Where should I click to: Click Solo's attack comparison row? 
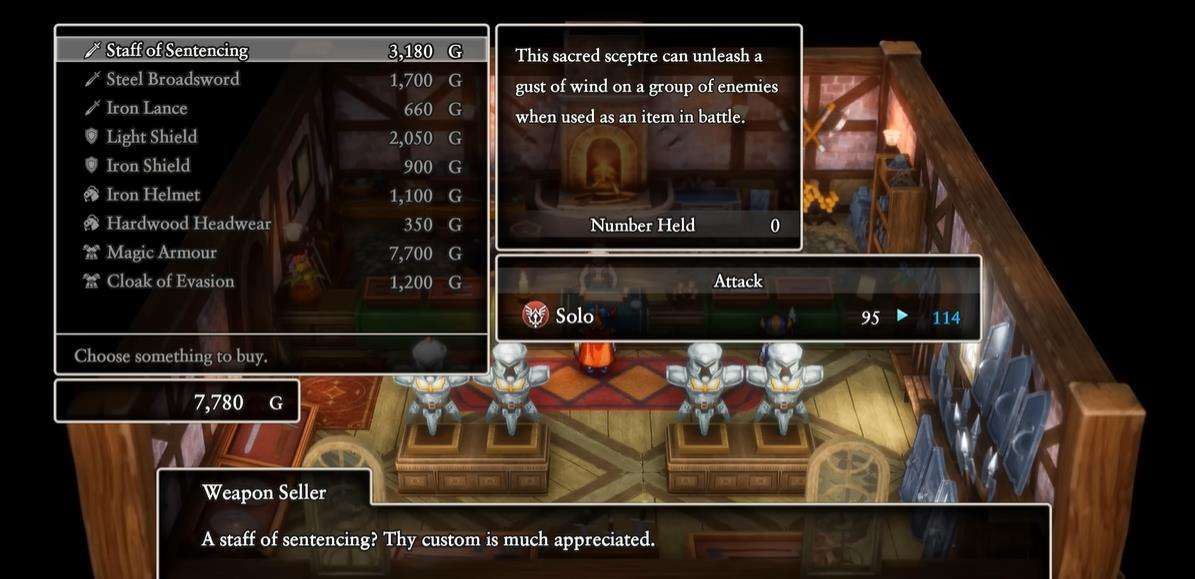click(738, 317)
